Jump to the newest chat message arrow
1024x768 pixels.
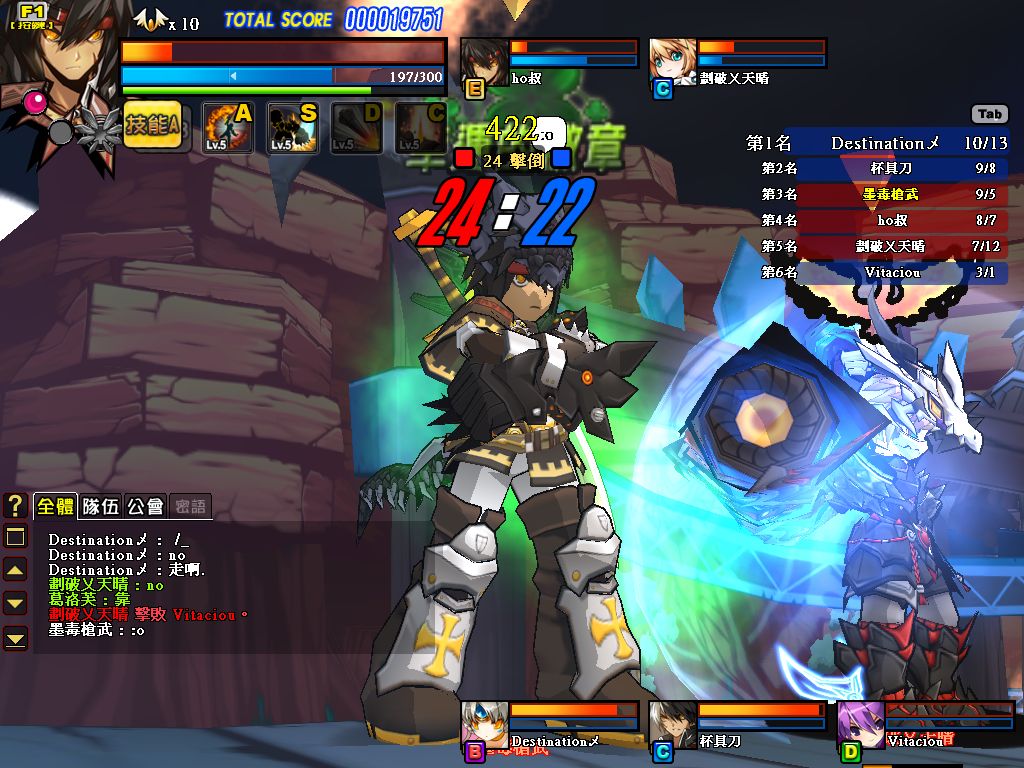[x=15, y=637]
